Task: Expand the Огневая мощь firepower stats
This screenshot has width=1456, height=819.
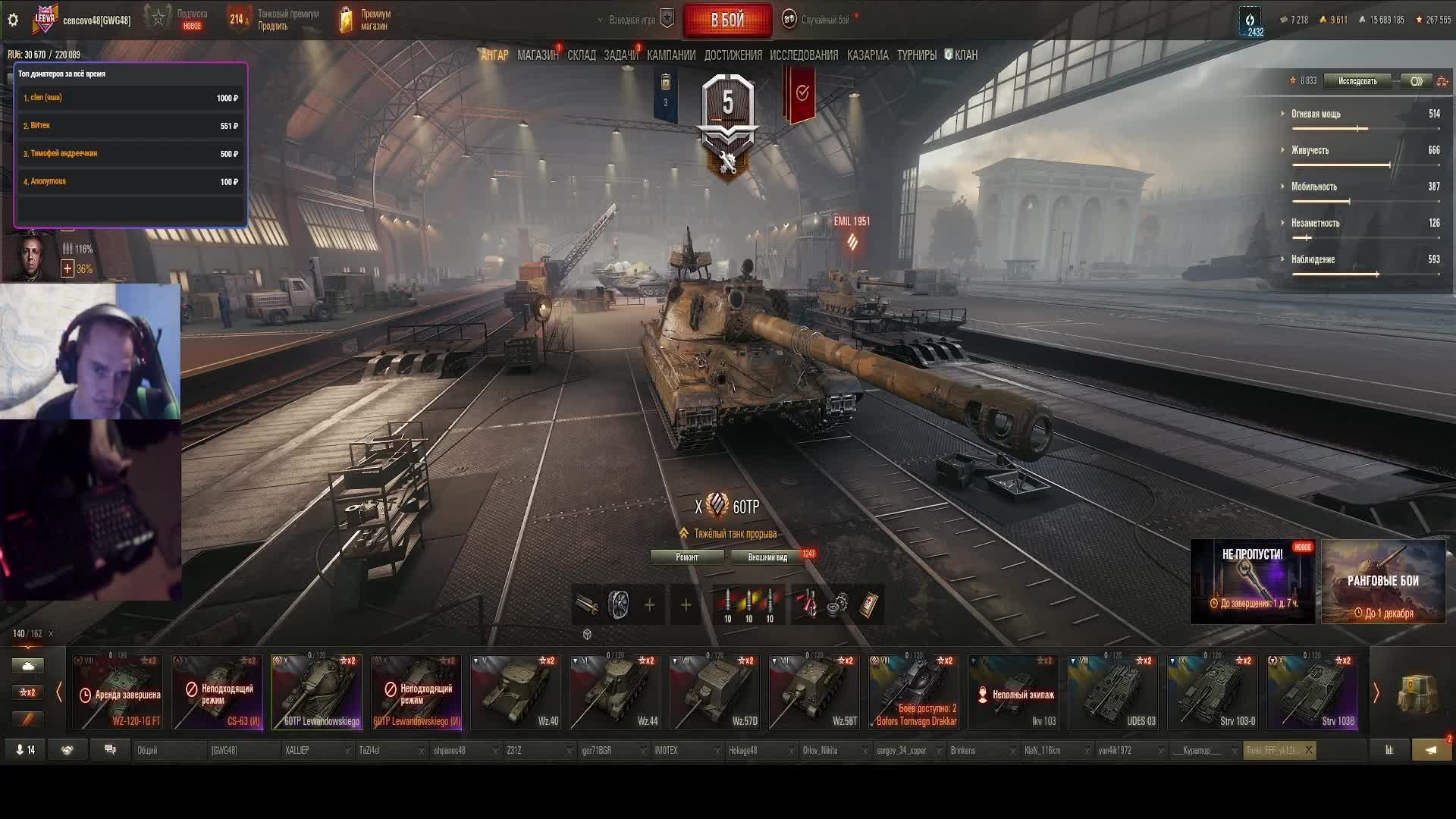Action: [x=1316, y=114]
